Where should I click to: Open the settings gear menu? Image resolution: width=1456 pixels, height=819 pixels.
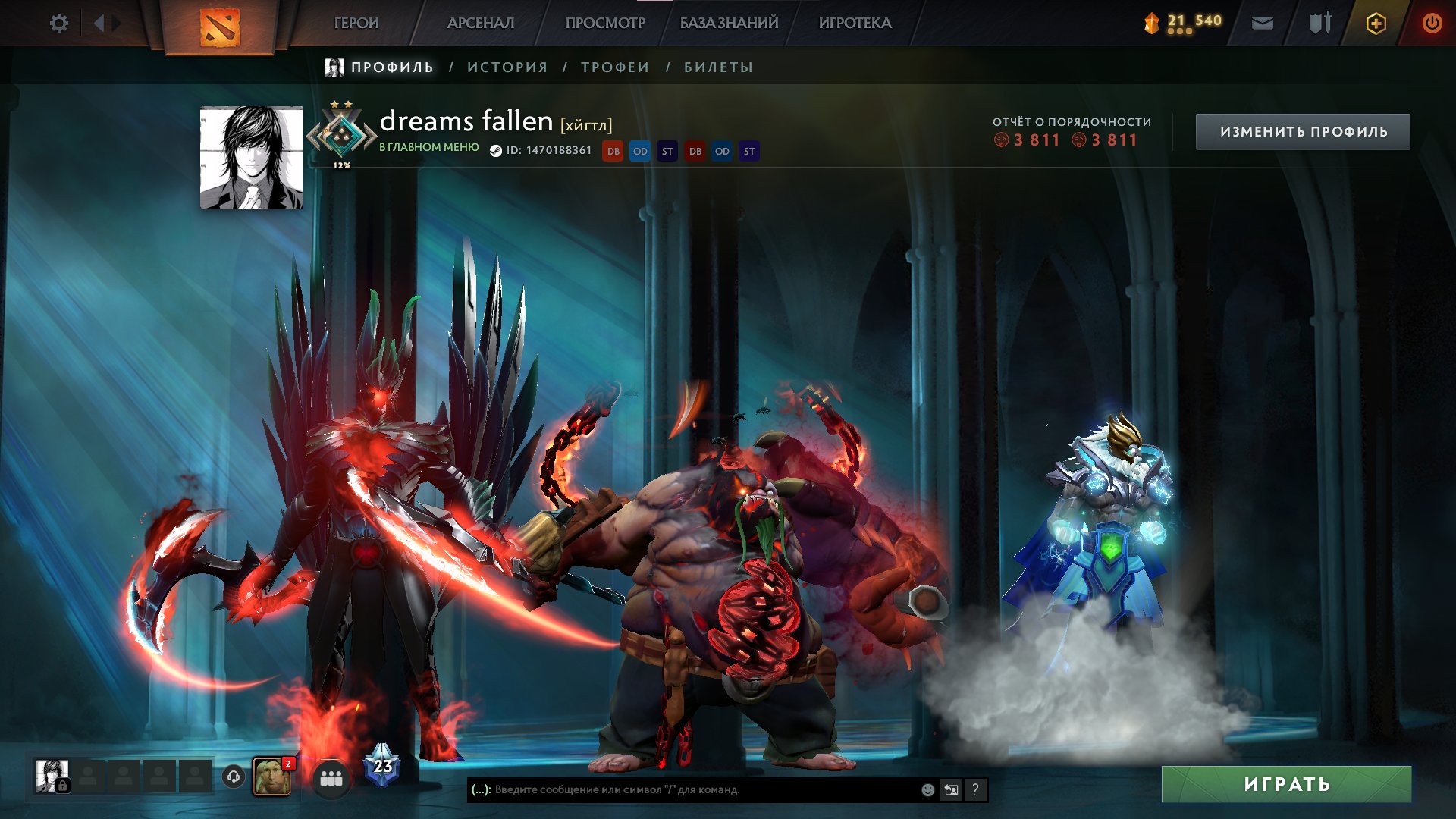click(x=59, y=23)
